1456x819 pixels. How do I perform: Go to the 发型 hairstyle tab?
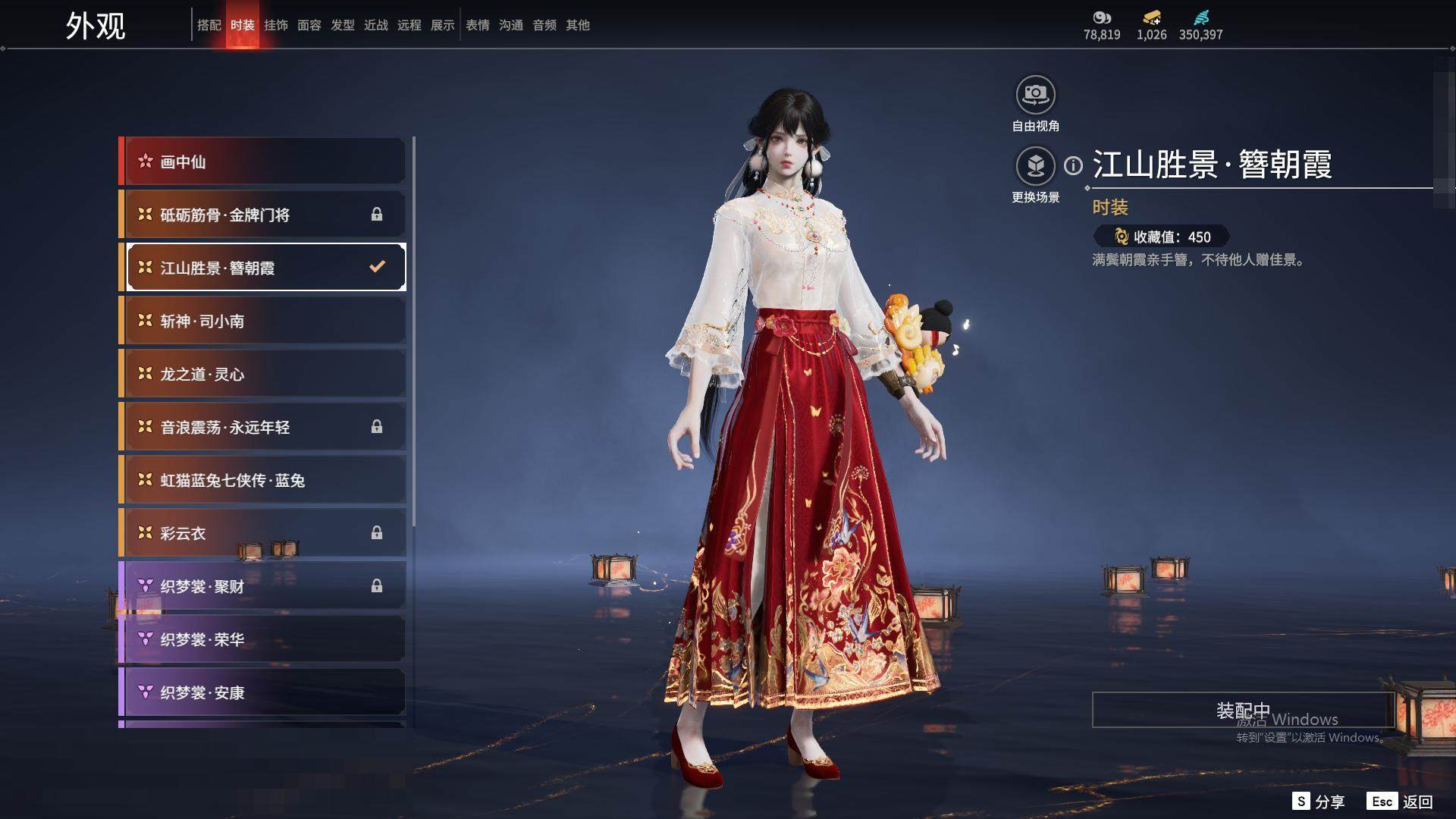[x=342, y=25]
